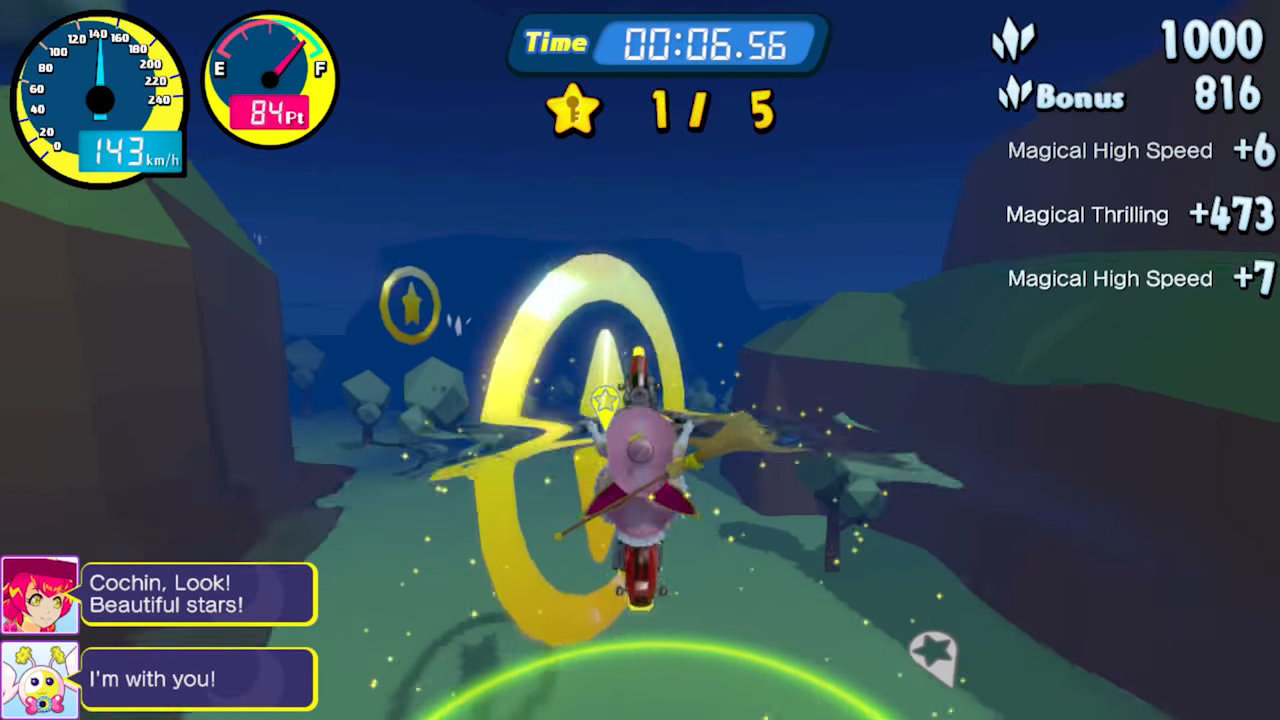Select the Cochin mascot portrait
Viewport: 1280px width, 720px height.
click(39, 680)
